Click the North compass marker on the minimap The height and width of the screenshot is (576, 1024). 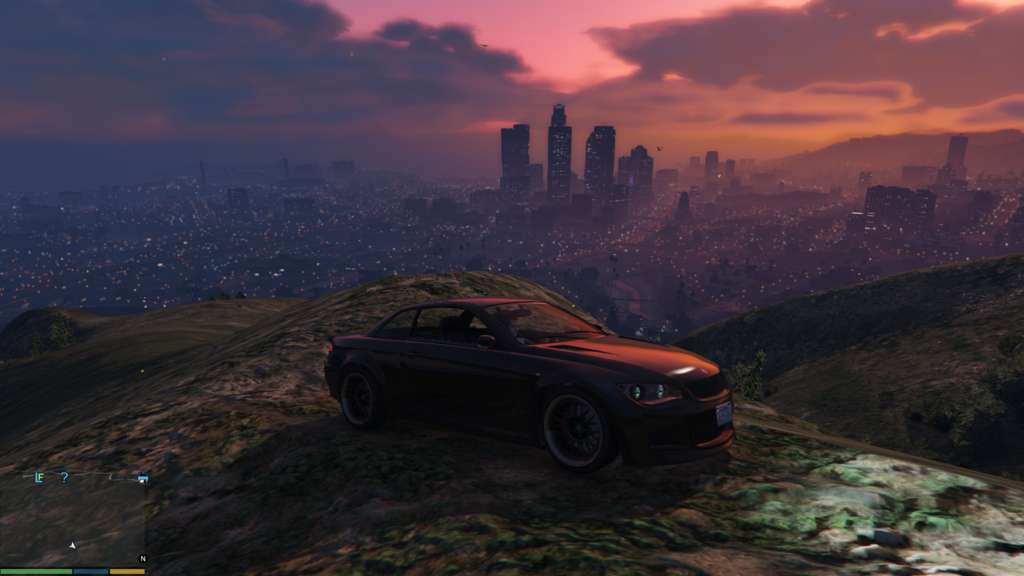pyautogui.click(x=142, y=558)
